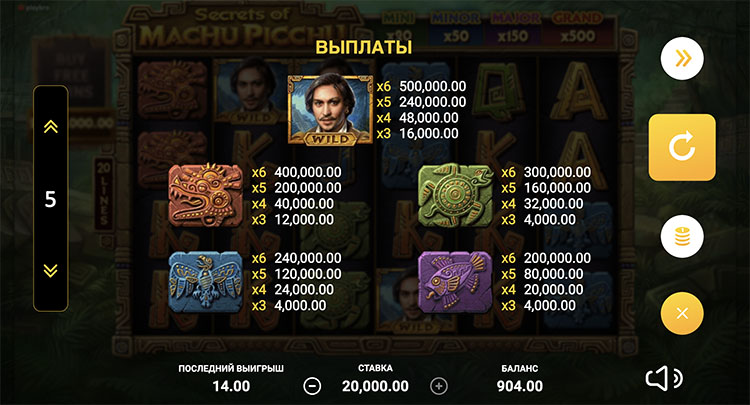Open the coin stack bet settings
This screenshot has width=750, height=405.
click(x=682, y=238)
